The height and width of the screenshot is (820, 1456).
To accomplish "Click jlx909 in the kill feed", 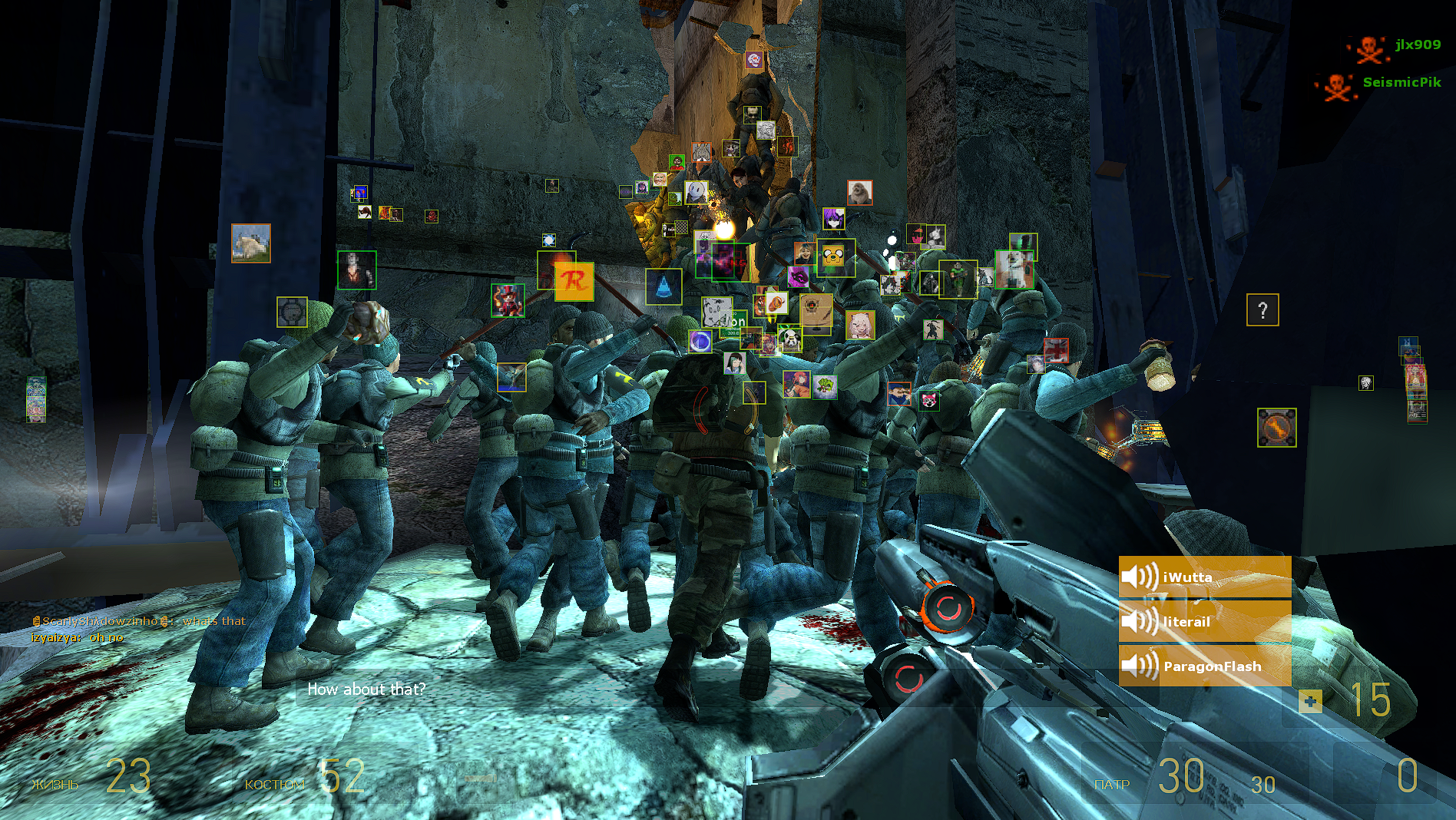I will pyautogui.click(x=1418, y=45).
